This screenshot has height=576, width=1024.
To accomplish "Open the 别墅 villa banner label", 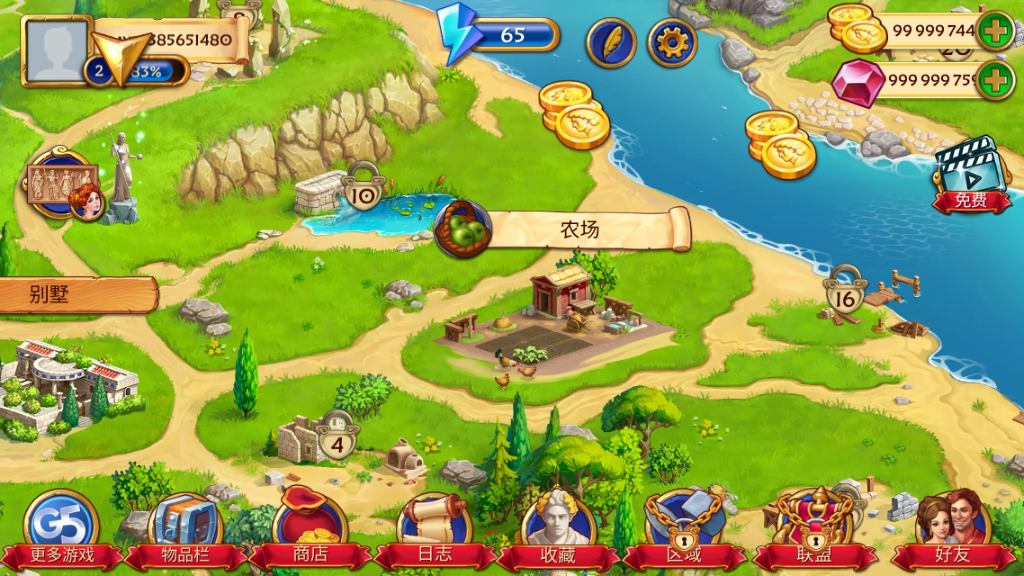I will pos(76,295).
